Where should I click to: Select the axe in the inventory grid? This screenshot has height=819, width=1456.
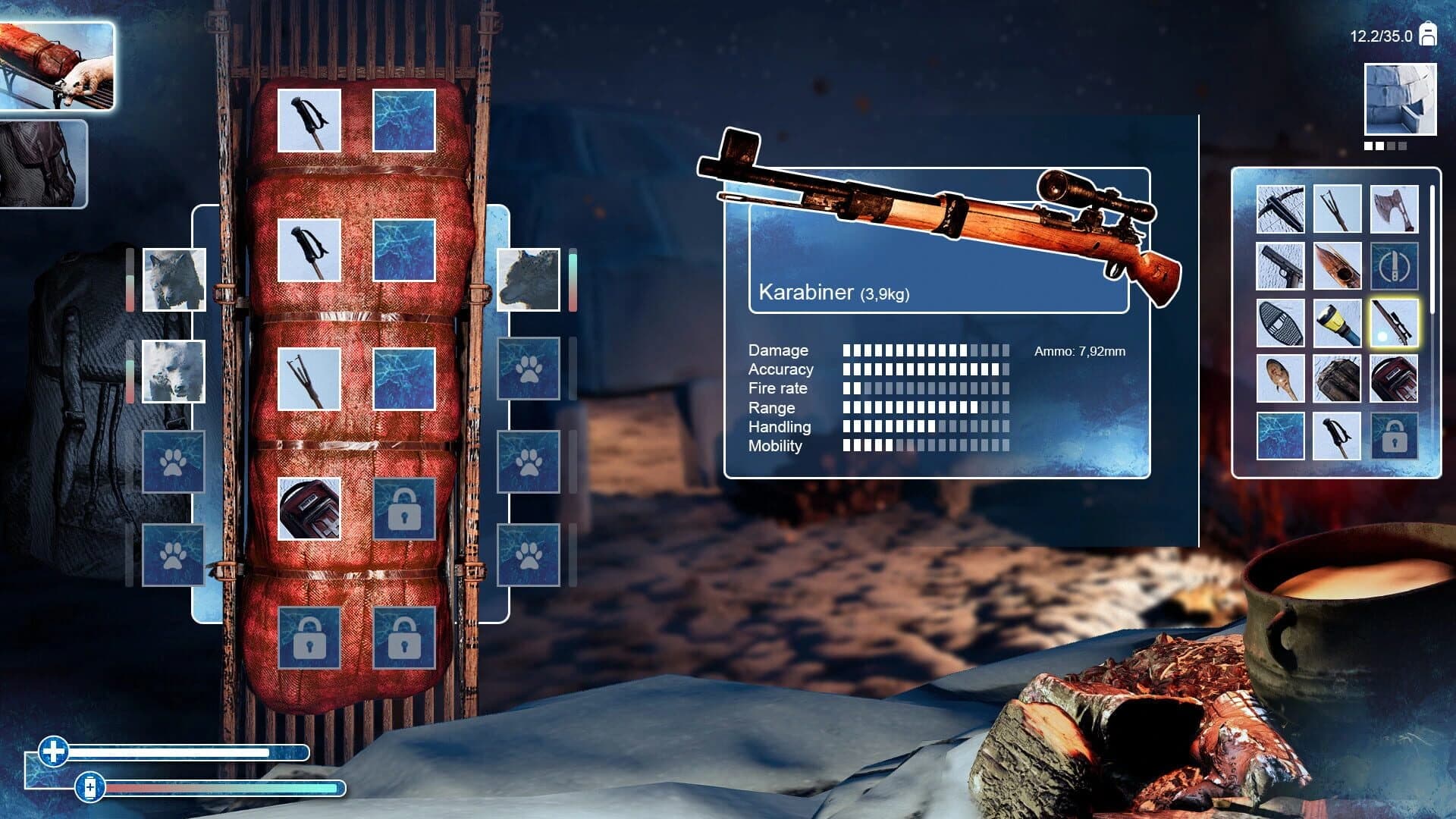1396,209
